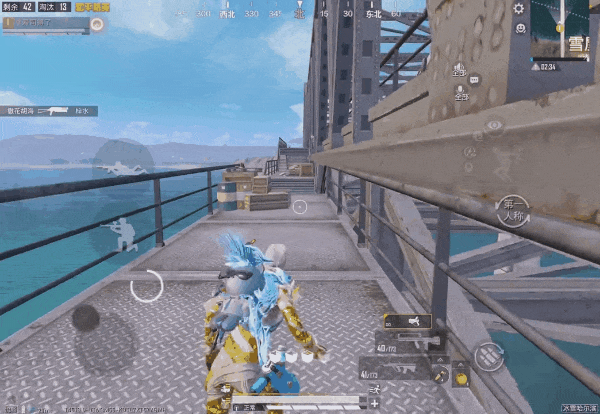600x414 pixels.
Task: Open the settings gear icon
Action: point(519,9)
